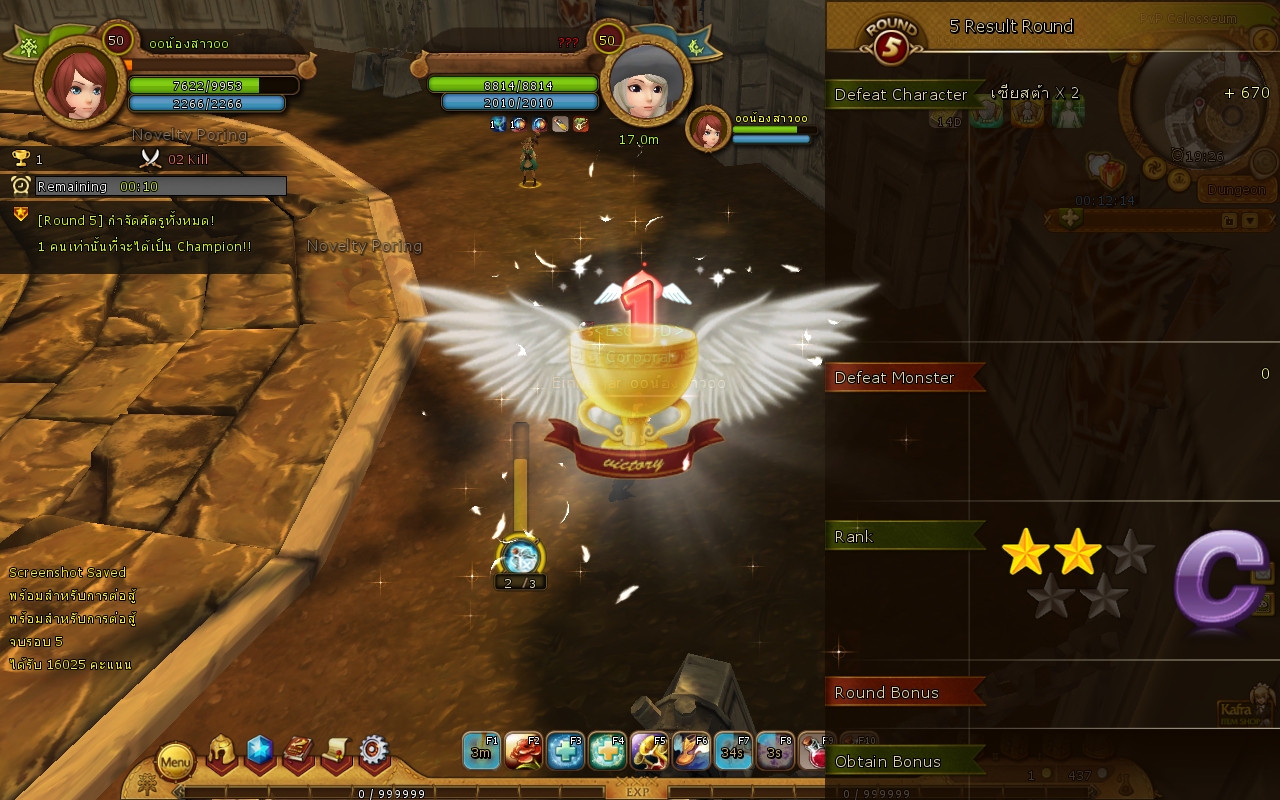Open the quest scroll icon
The width and height of the screenshot is (1280, 800).
(336, 752)
